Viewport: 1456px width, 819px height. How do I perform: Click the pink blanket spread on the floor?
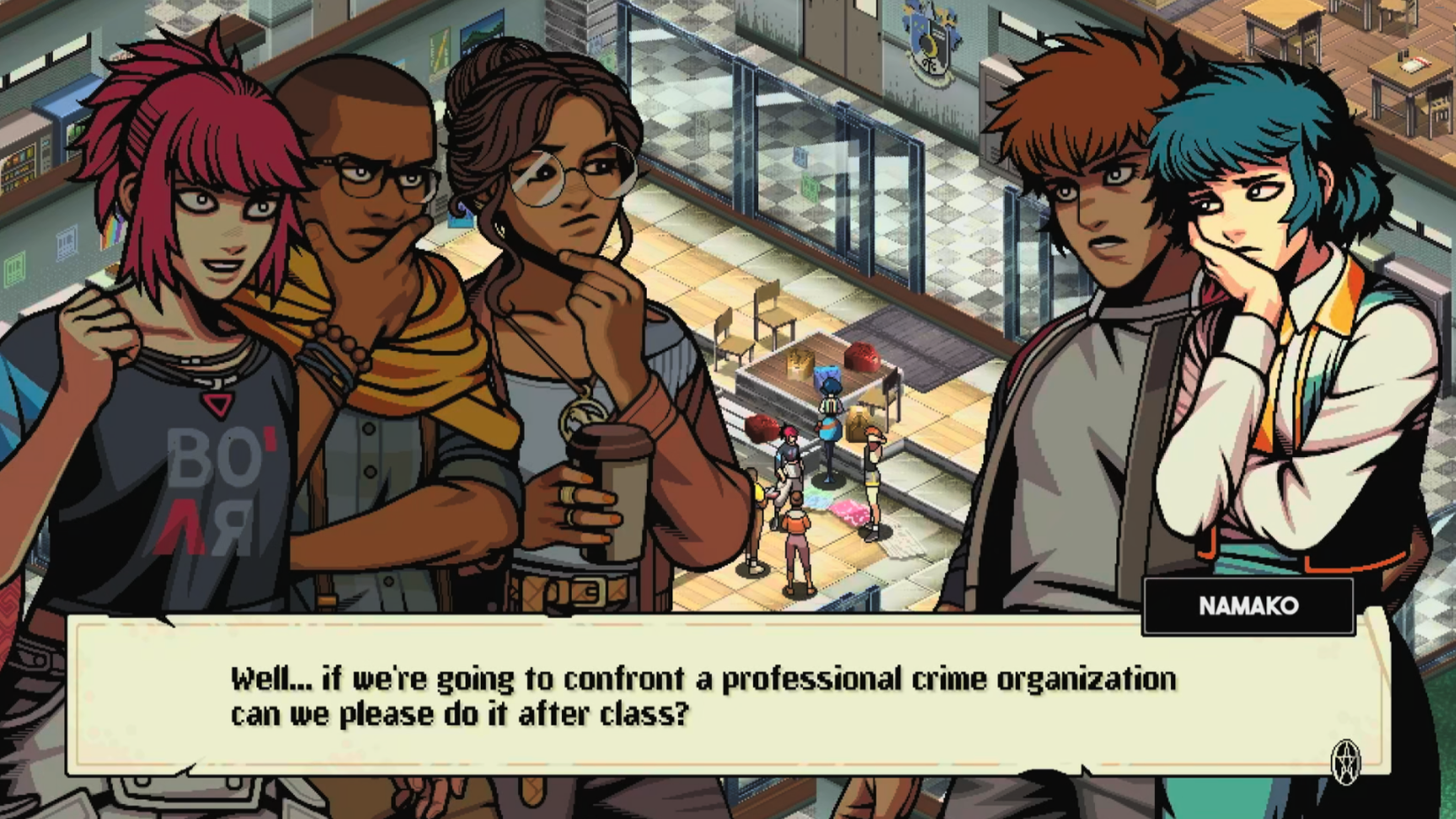[x=848, y=512]
